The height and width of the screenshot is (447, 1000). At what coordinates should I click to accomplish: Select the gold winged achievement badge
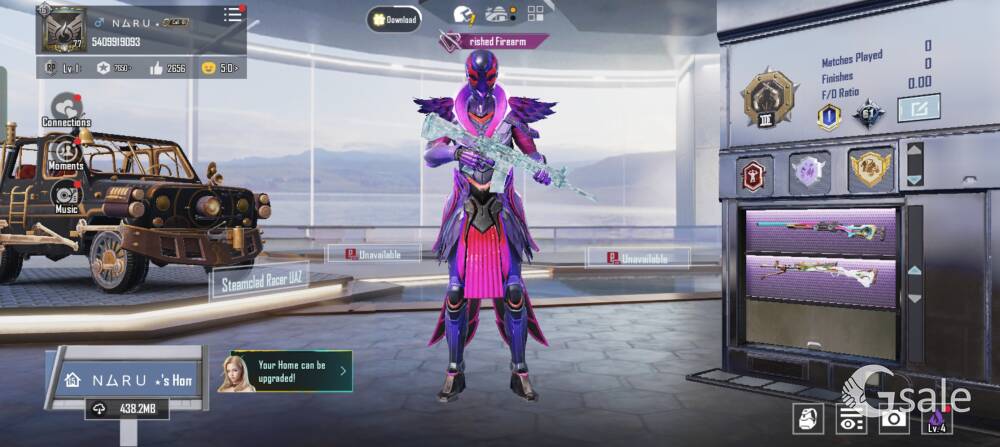[870, 170]
